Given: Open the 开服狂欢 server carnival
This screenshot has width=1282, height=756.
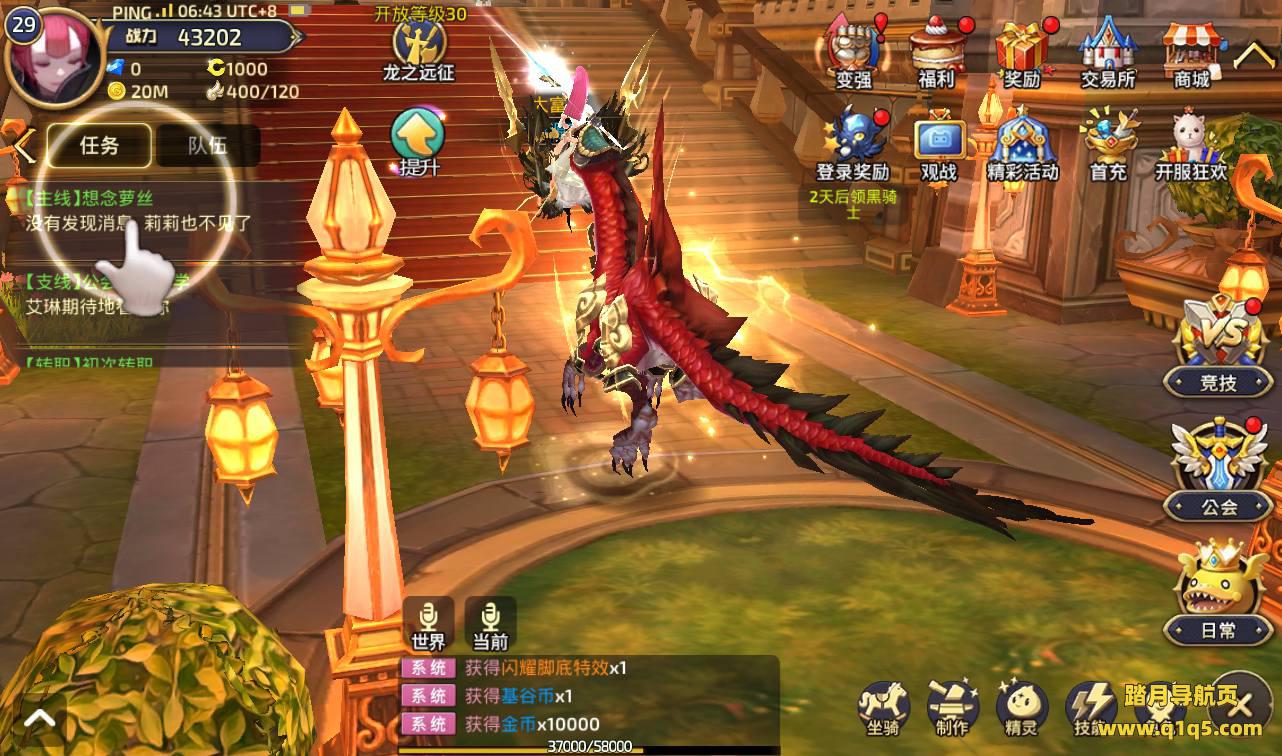Looking at the screenshot, I should 1192,145.
